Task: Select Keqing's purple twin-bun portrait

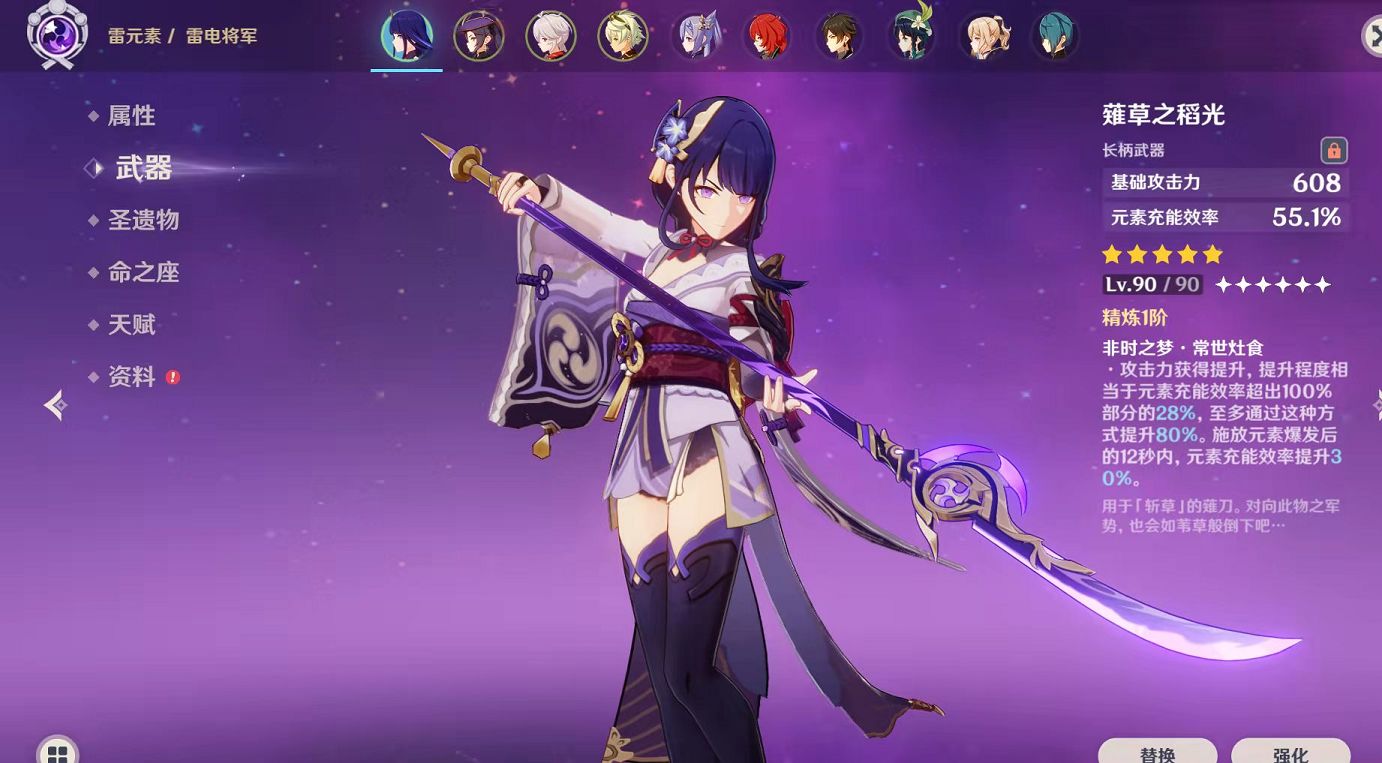Action: (x=695, y=36)
